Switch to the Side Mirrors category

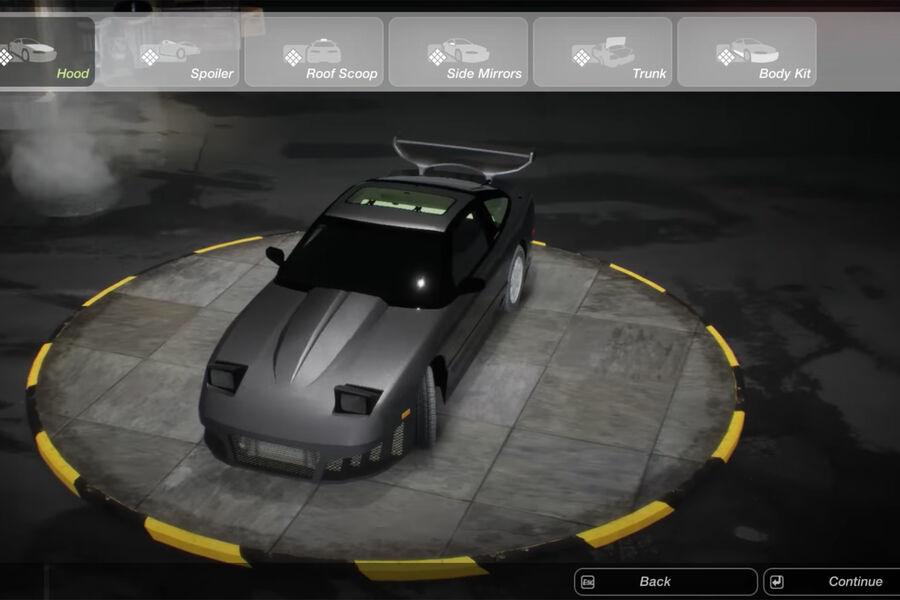[458, 52]
